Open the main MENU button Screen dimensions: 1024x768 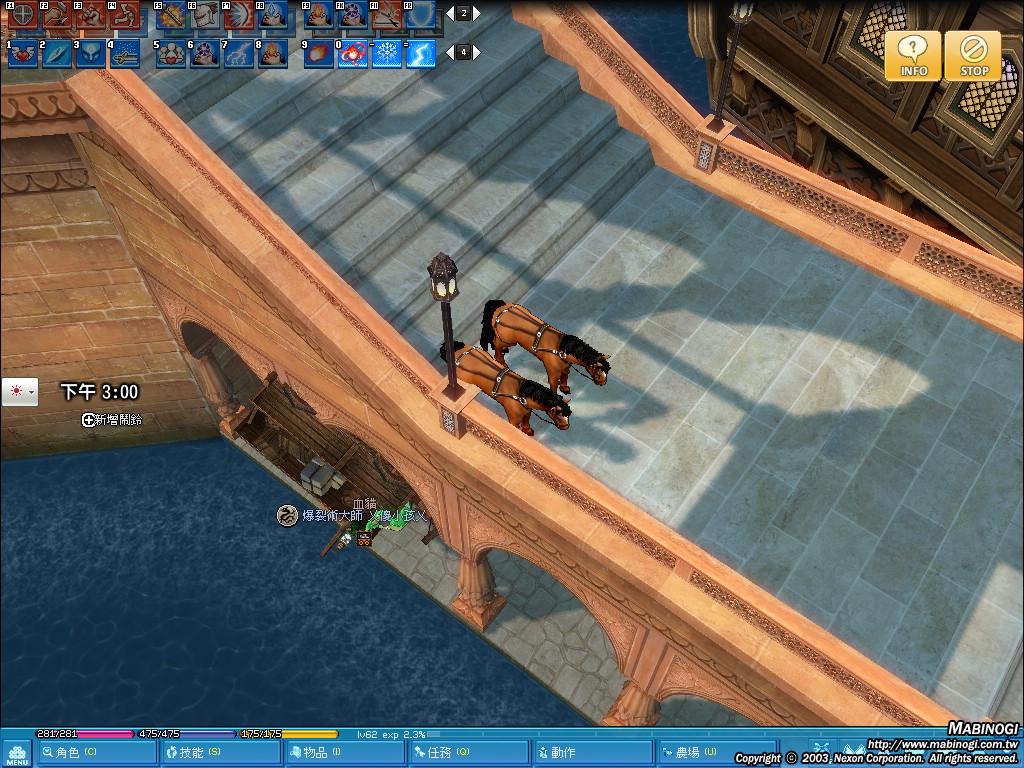pyautogui.click(x=16, y=753)
